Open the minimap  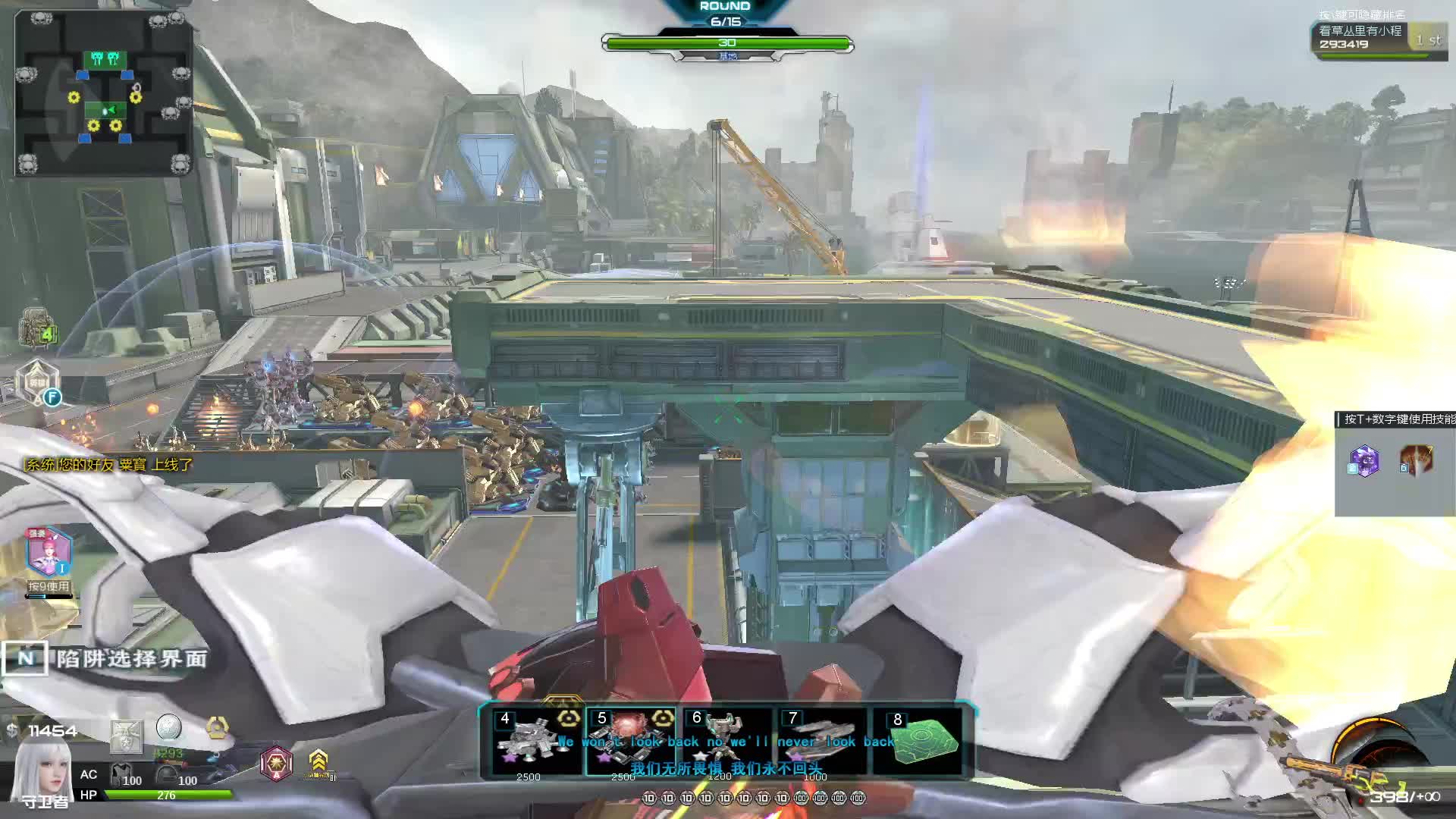[x=104, y=93]
